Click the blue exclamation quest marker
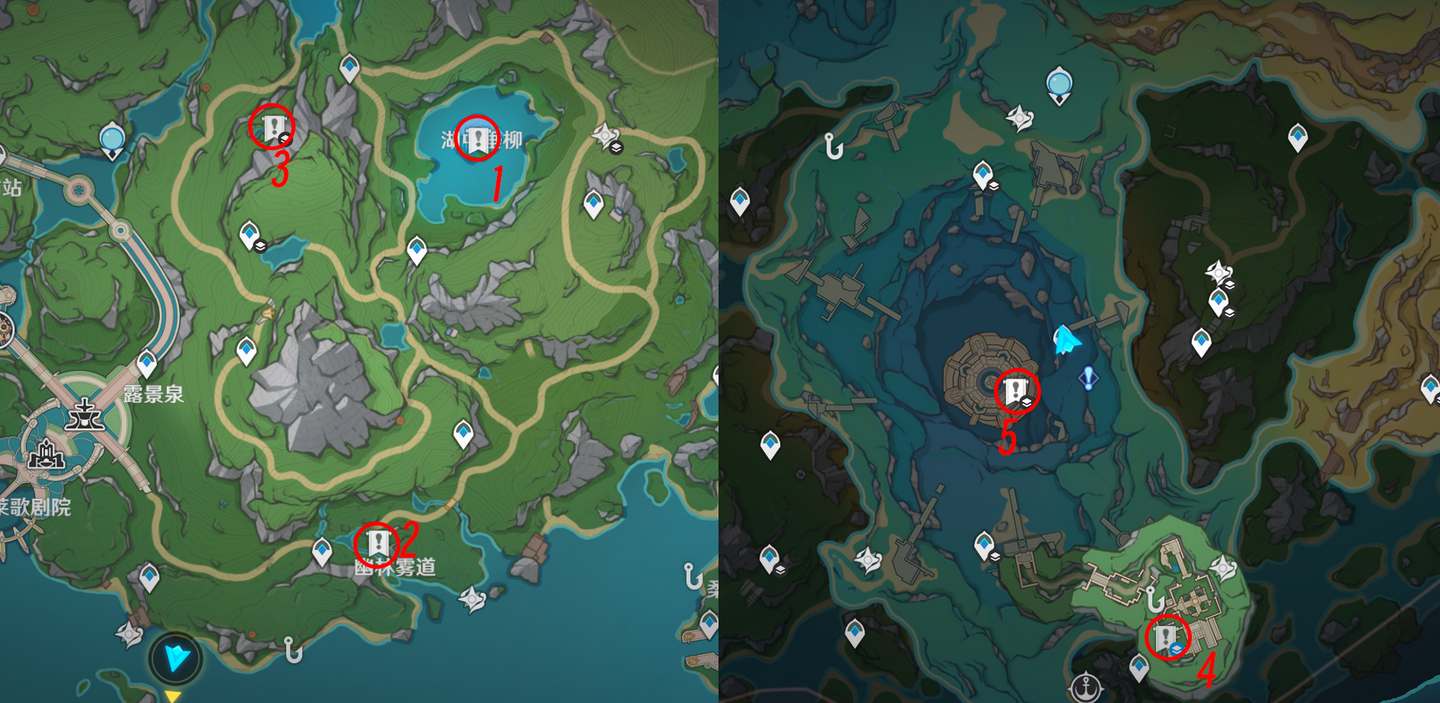Image resolution: width=1440 pixels, height=703 pixels. (1089, 377)
